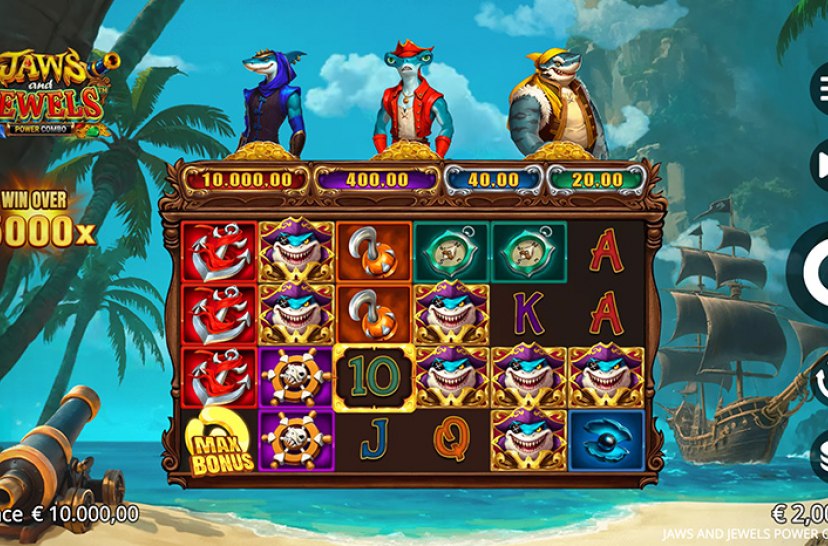Spin the reels with the large round button

tap(813, 268)
